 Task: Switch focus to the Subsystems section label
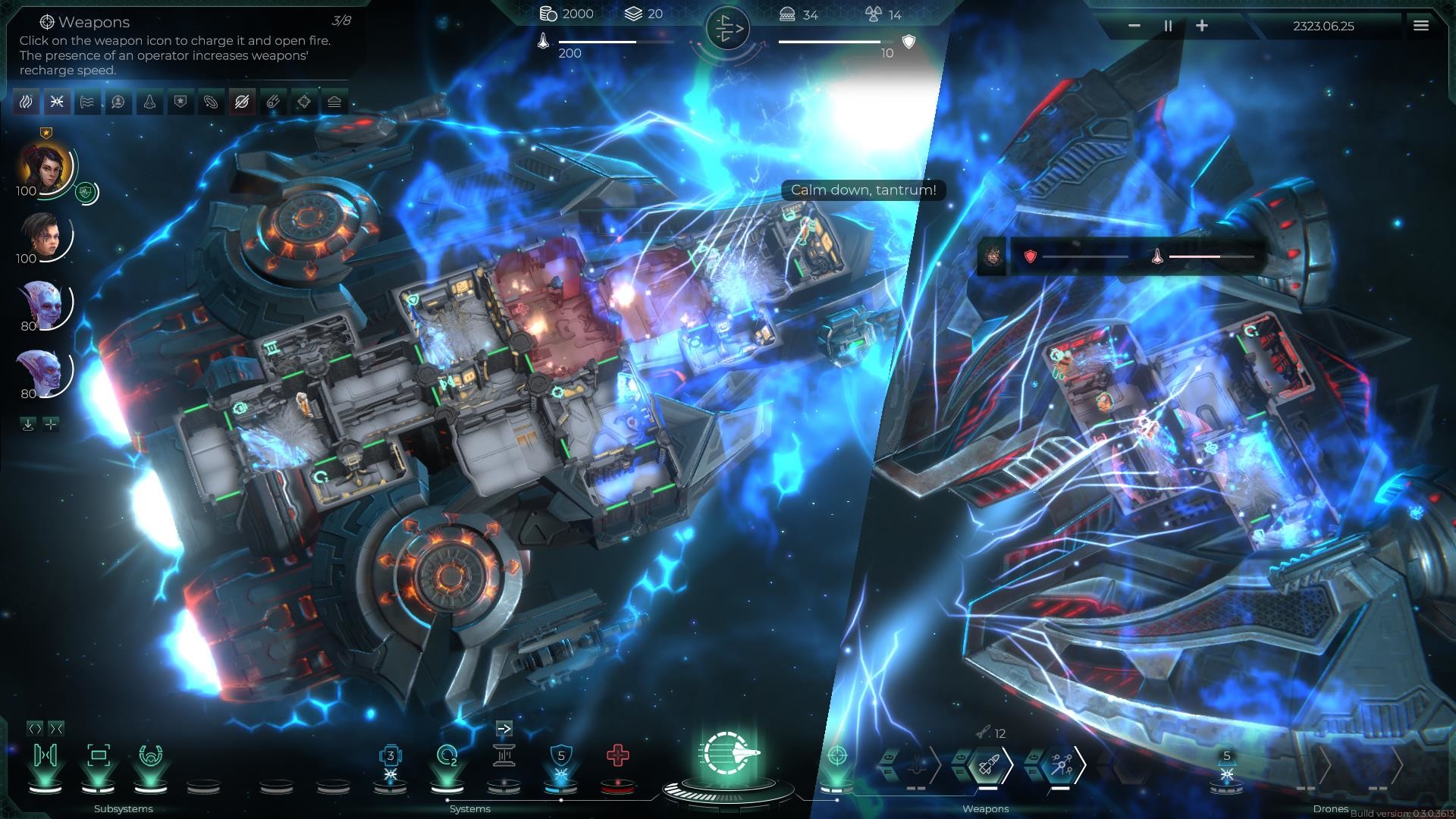point(123,809)
